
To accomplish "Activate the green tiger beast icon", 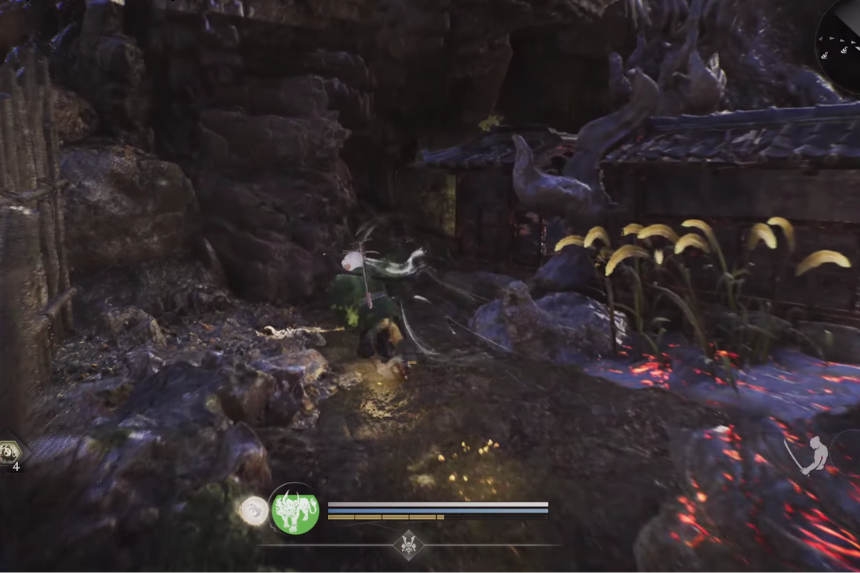I will [x=295, y=510].
